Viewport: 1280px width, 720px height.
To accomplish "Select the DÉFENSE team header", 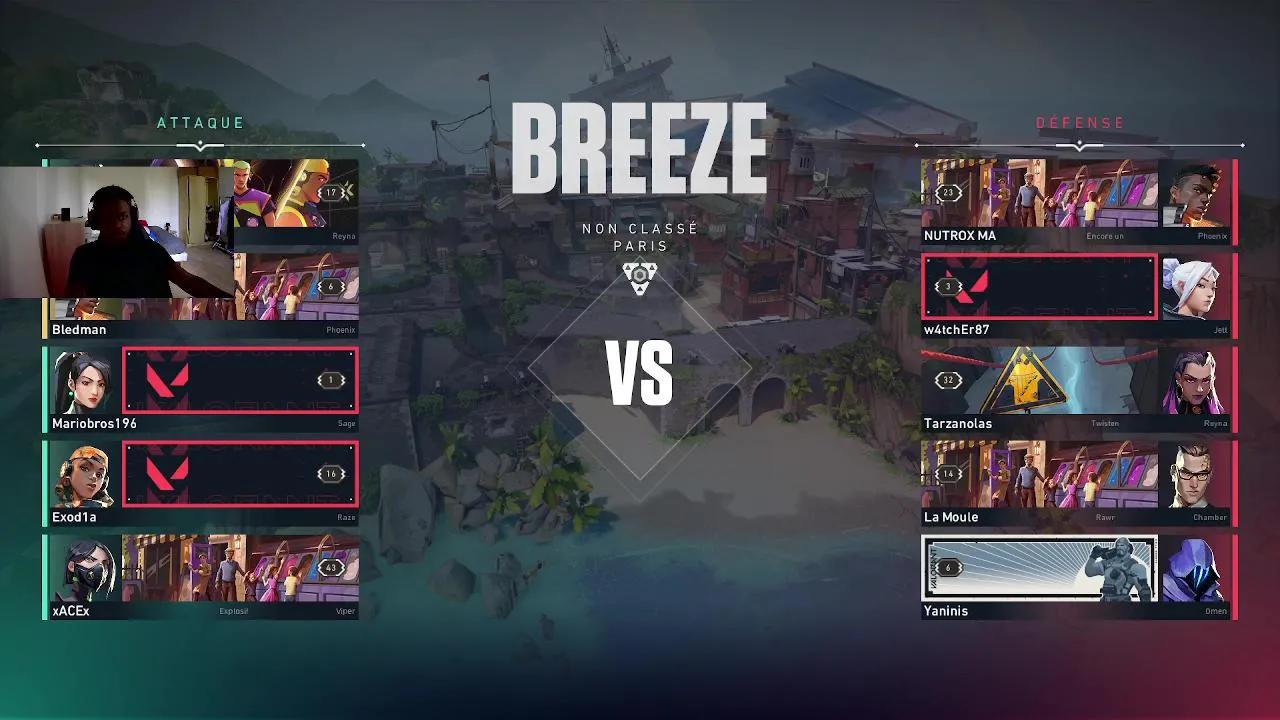I will click(x=1079, y=123).
